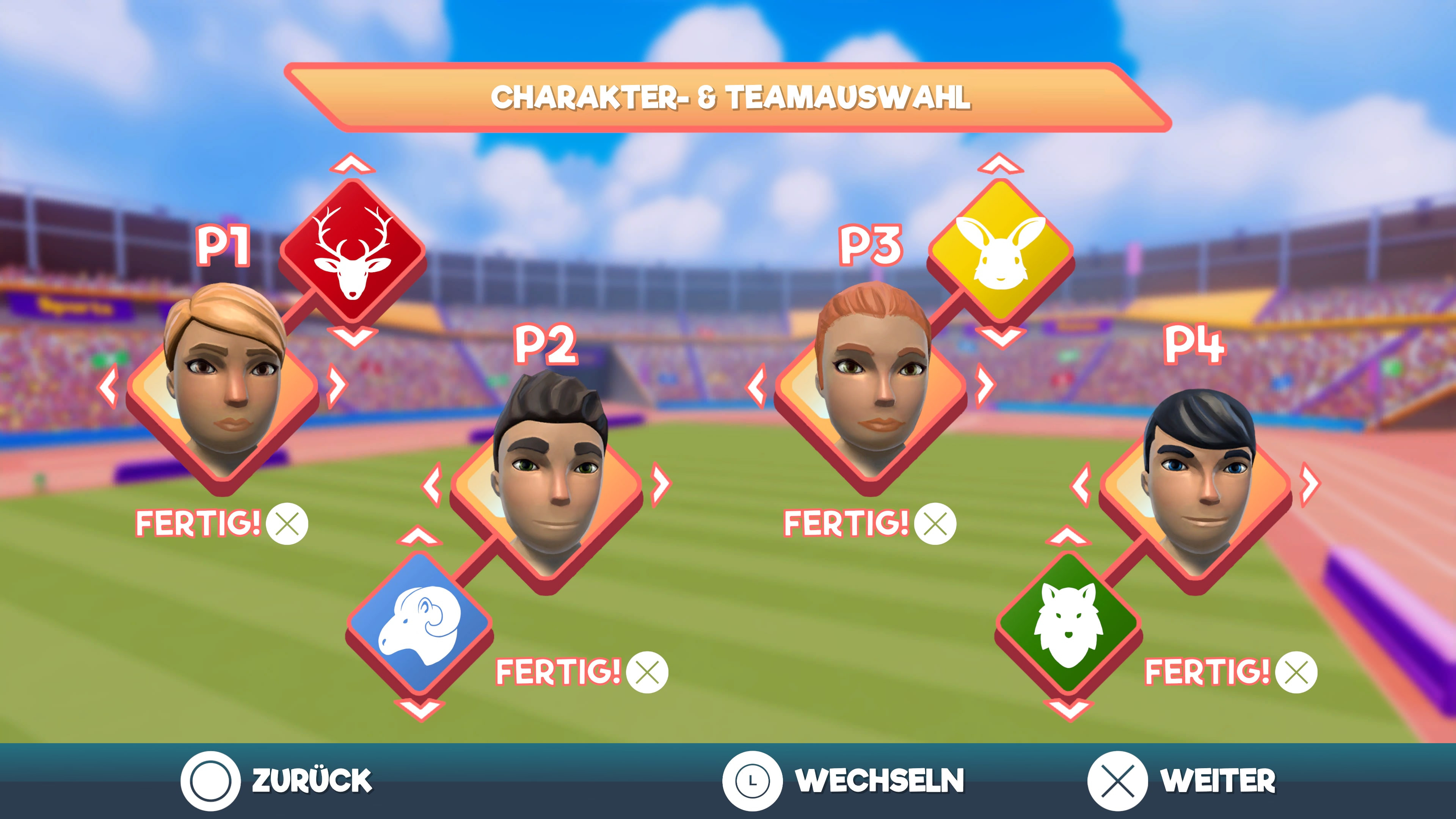Switch P2's character using the right arrow
Image resolution: width=1456 pixels, height=819 pixels.
pyautogui.click(x=660, y=485)
